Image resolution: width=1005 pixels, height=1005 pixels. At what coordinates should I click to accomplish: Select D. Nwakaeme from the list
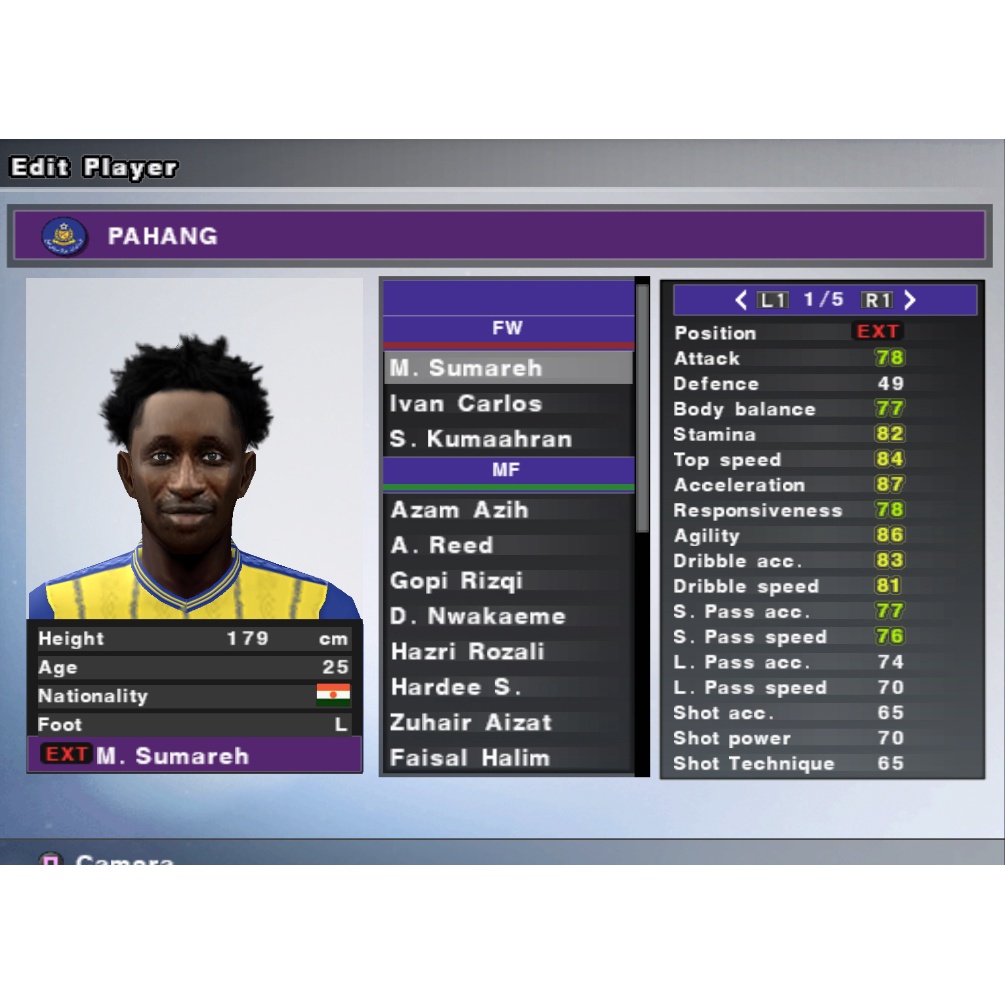[507, 616]
